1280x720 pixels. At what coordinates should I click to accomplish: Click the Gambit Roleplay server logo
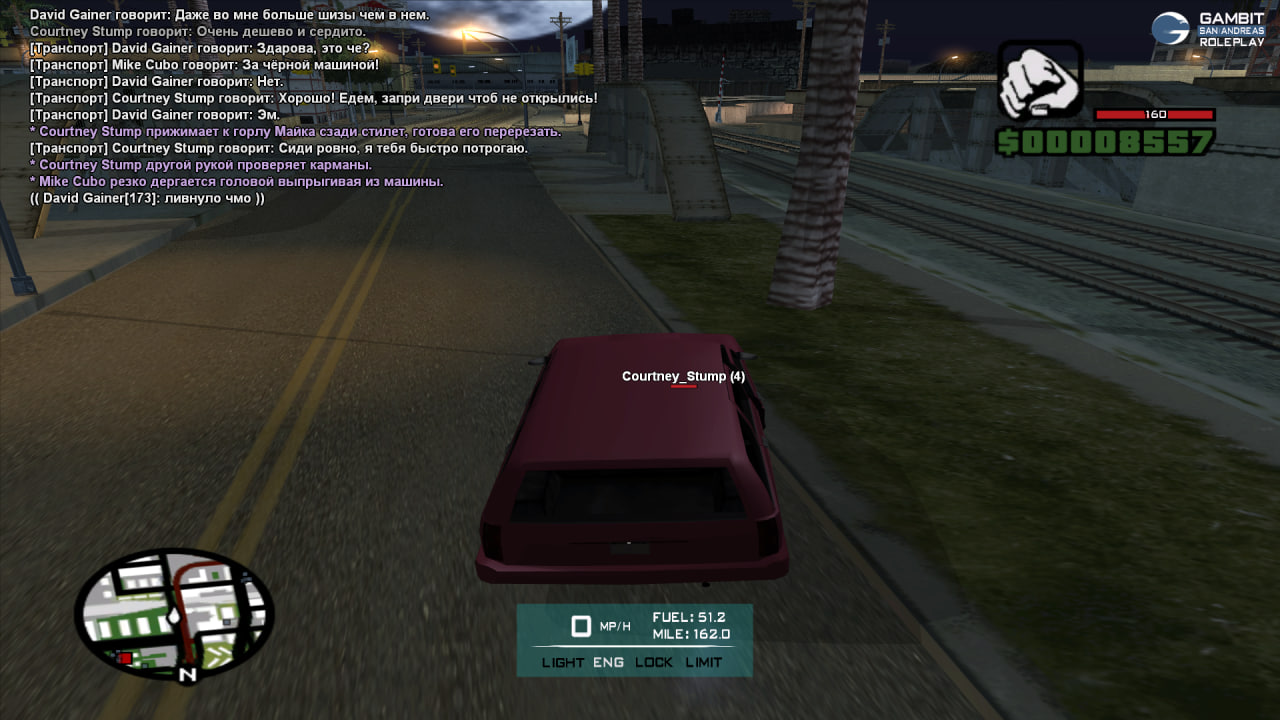[x=1209, y=29]
